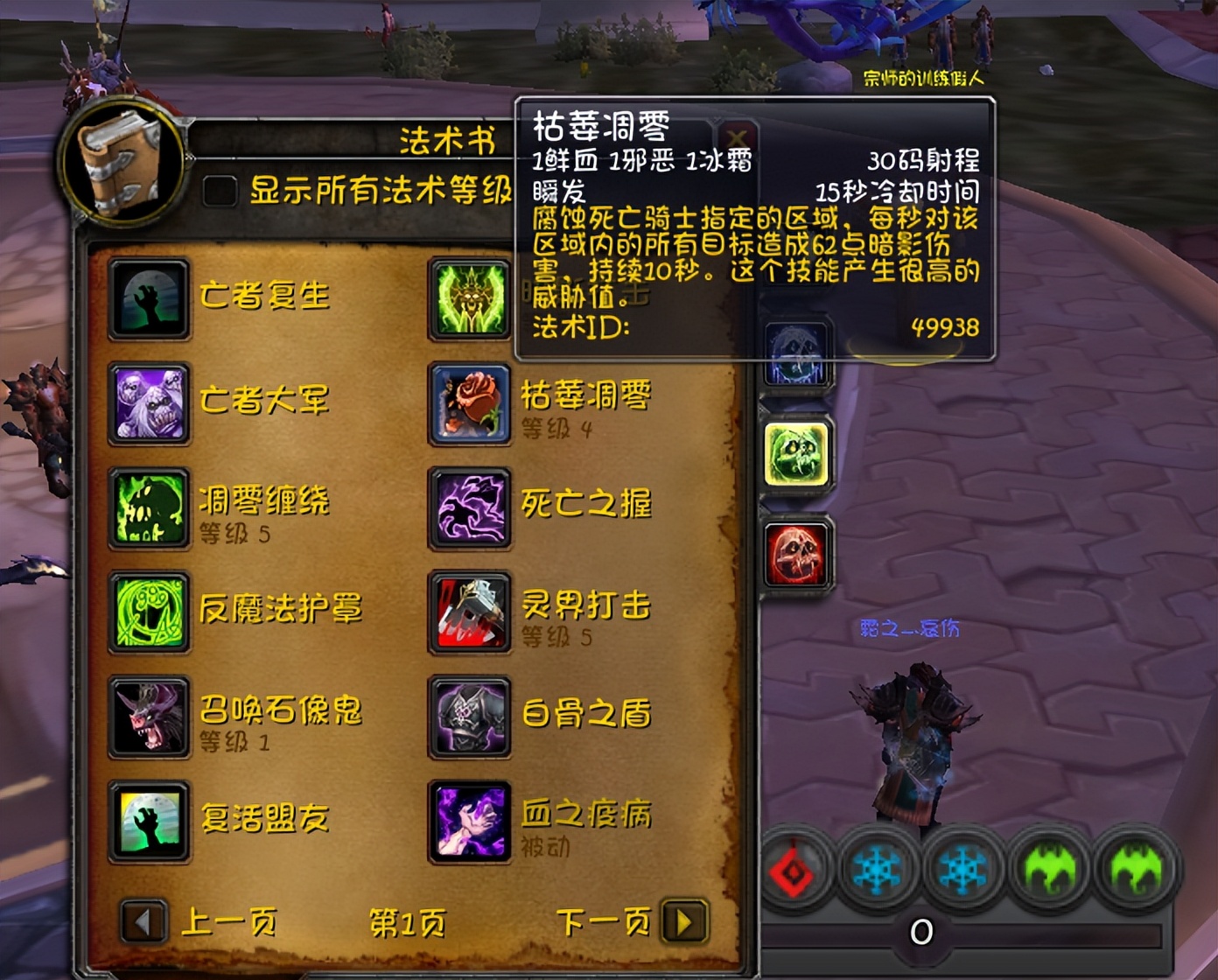Click the red rune on the action bar
Image resolution: width=1218 pixels, height=980 pixels.
coord(794,869)
